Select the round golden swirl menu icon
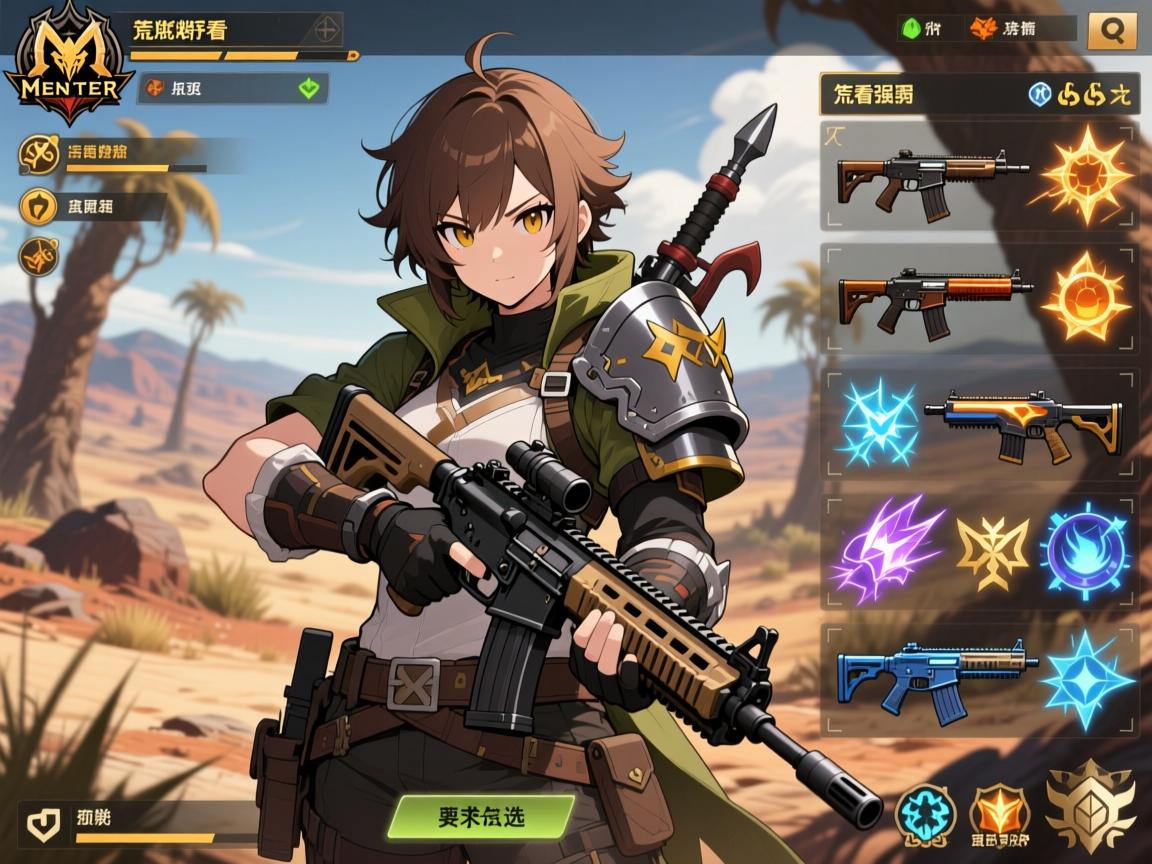The image size is (1152, 864). 39,153
